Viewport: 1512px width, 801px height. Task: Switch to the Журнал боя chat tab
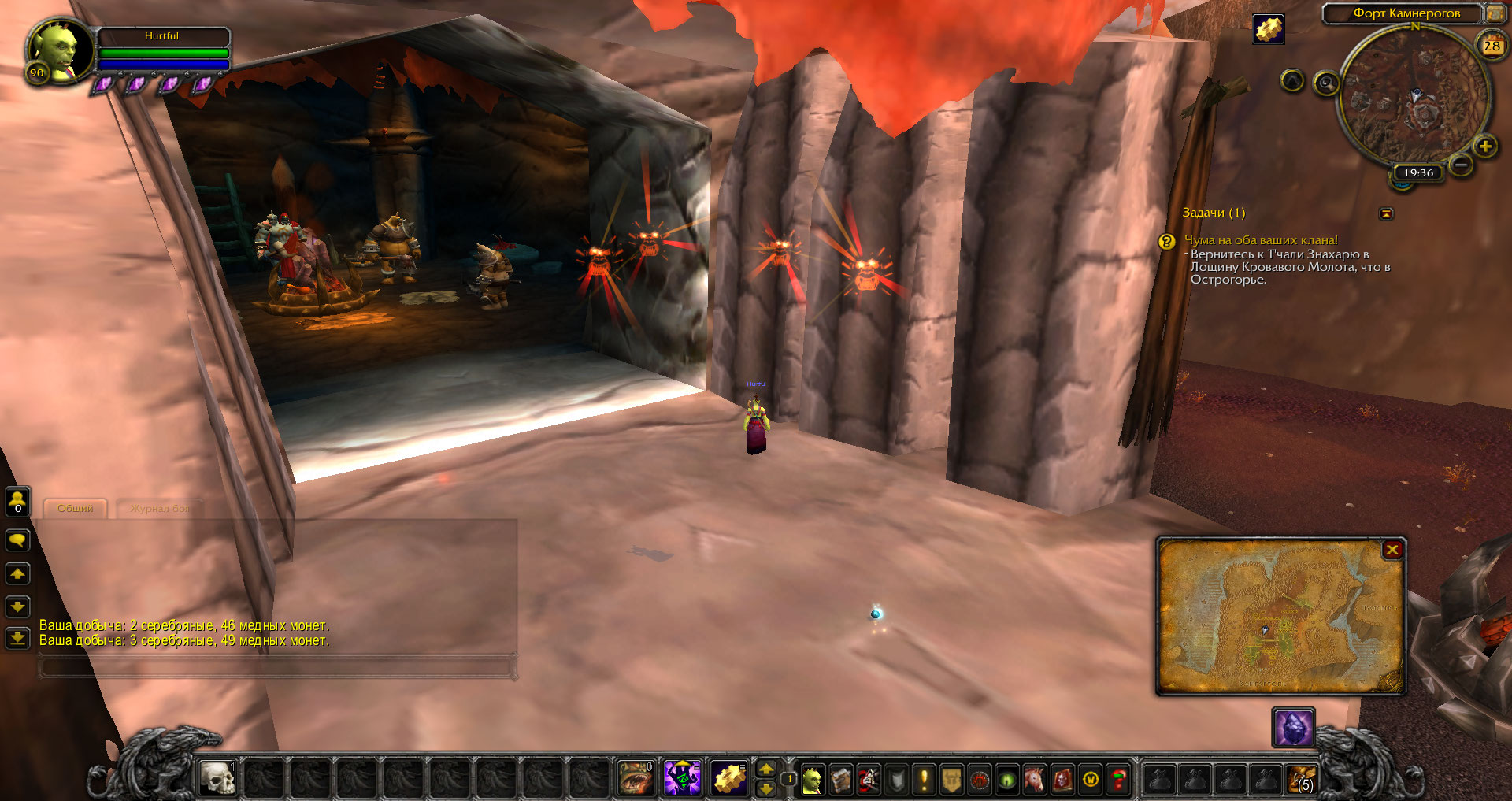(x=159, y=509)
